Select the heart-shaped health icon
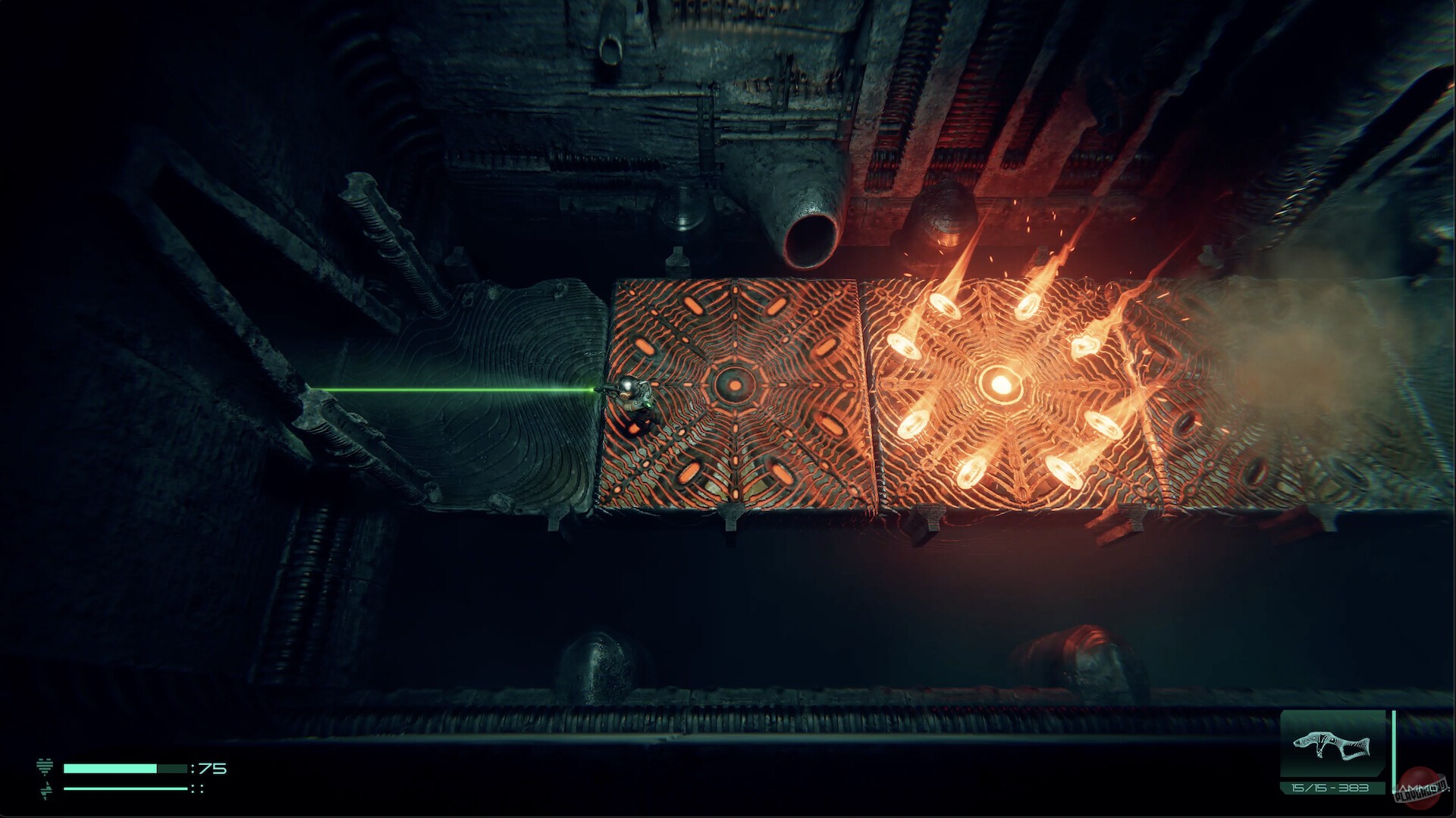 point(45,766)
